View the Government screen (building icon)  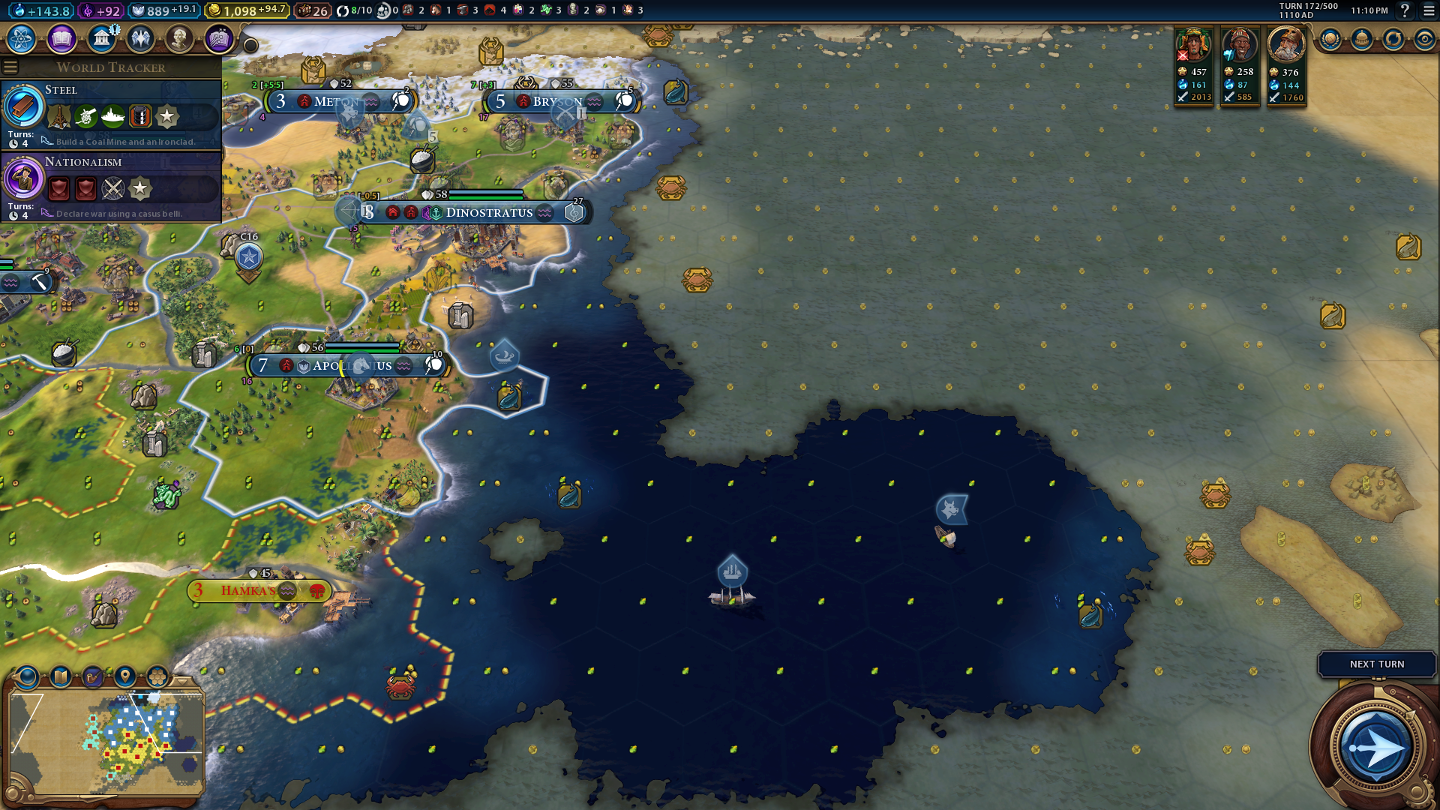101,39
